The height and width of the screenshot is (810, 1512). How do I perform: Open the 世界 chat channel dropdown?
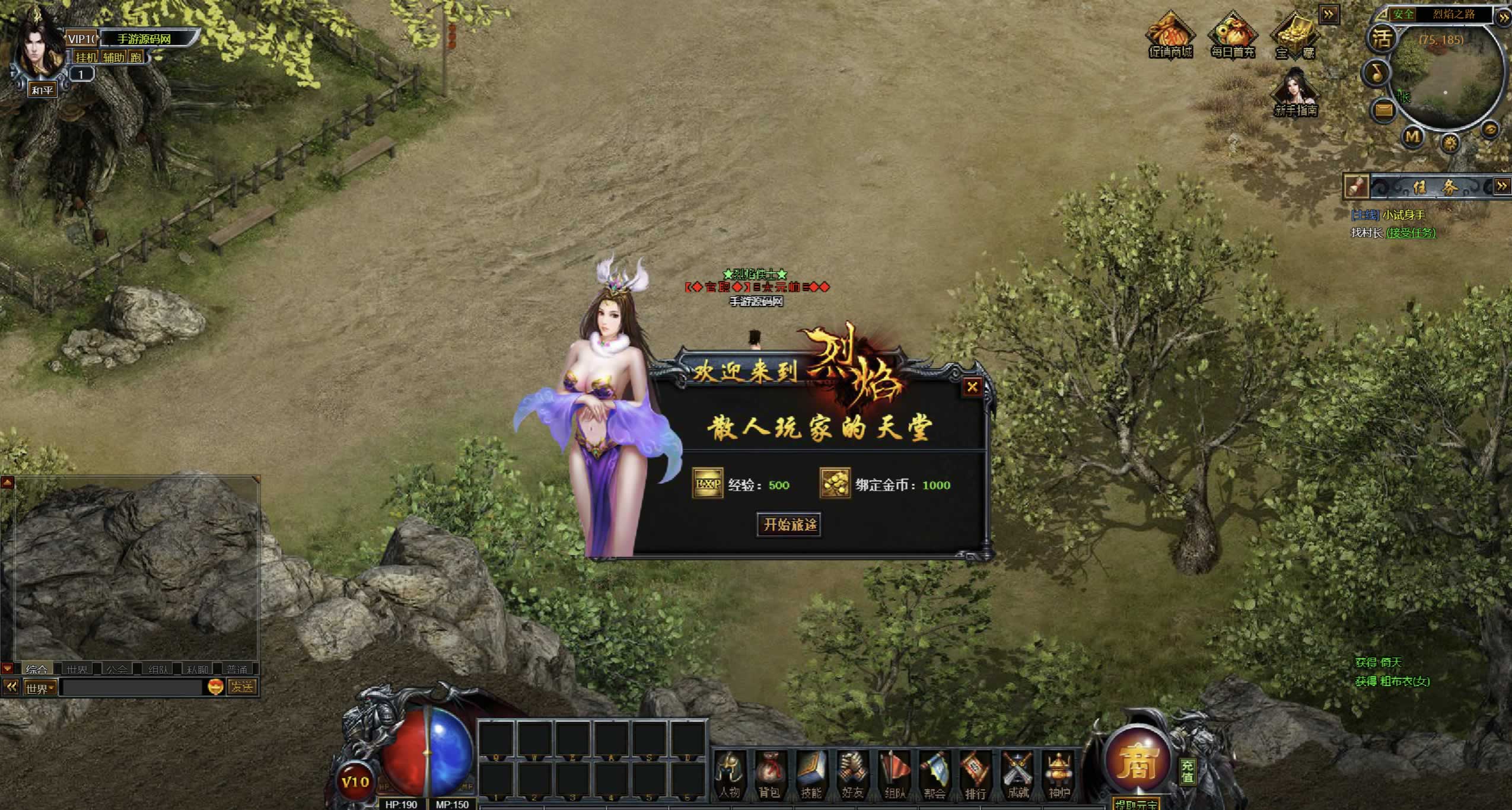(40, 688)
